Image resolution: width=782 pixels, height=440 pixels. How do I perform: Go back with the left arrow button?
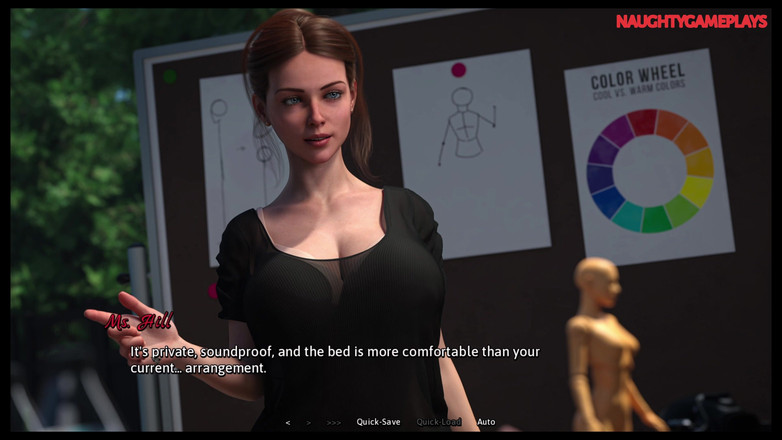coord(288,422)
